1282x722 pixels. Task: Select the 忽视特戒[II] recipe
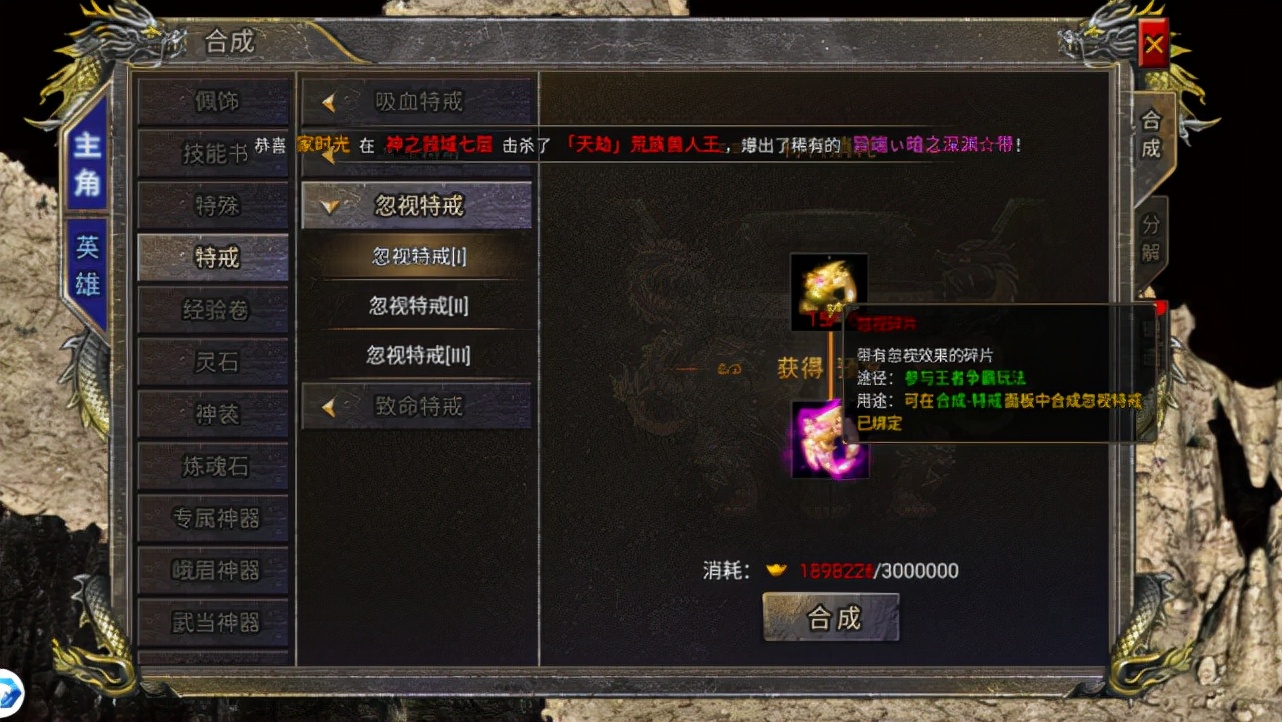pyautogui.click(x=417, y=305)
